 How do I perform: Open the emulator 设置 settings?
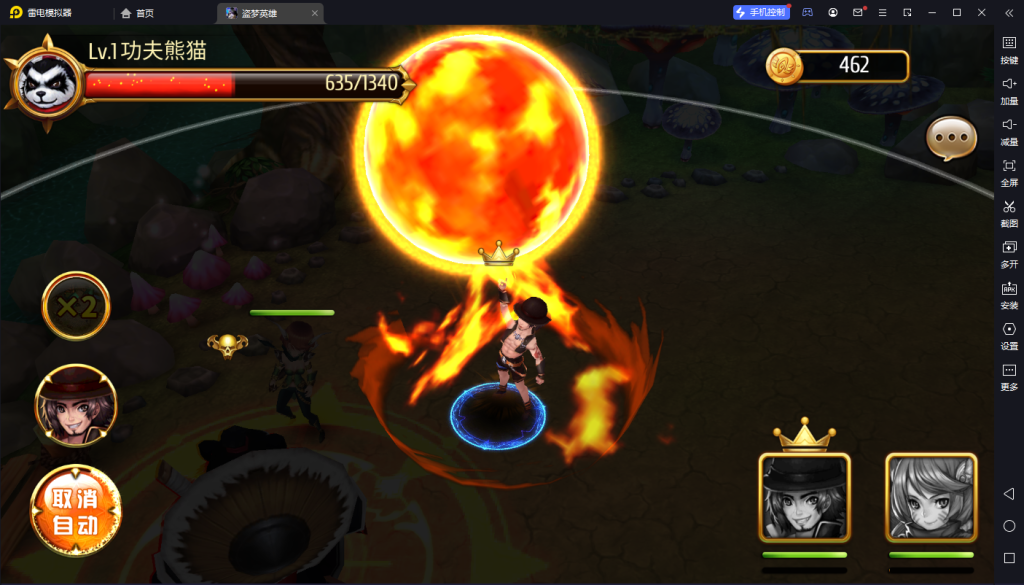(x=1009, y=335)
